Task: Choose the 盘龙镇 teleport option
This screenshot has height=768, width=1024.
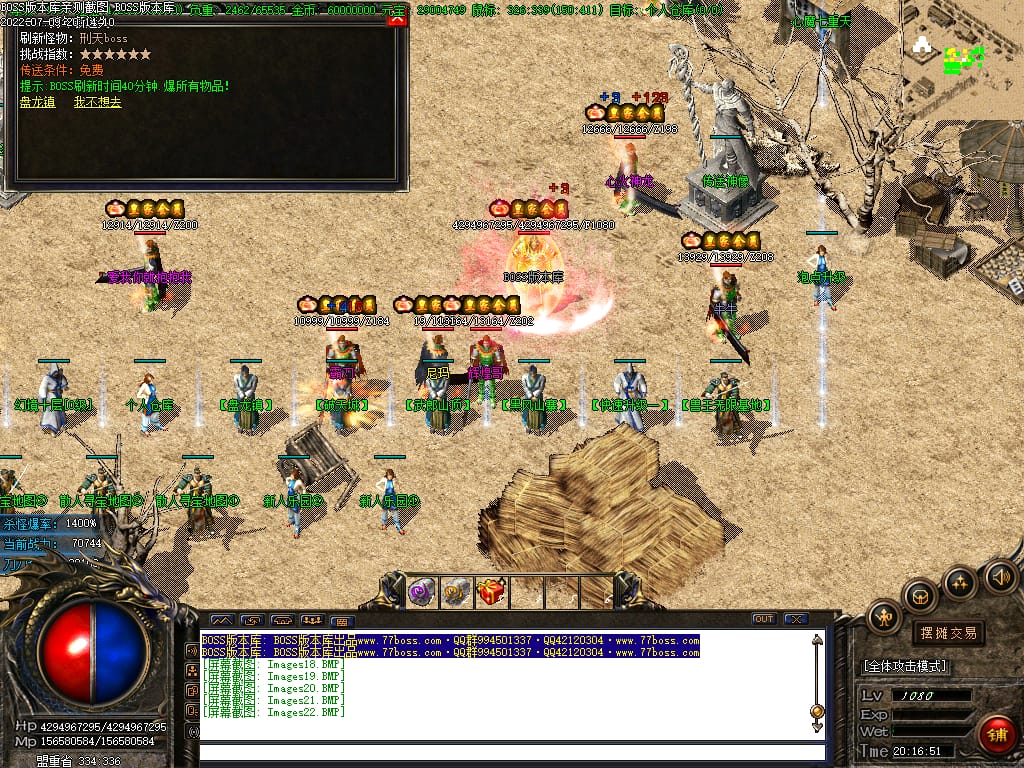Action: tap(36, 102)
